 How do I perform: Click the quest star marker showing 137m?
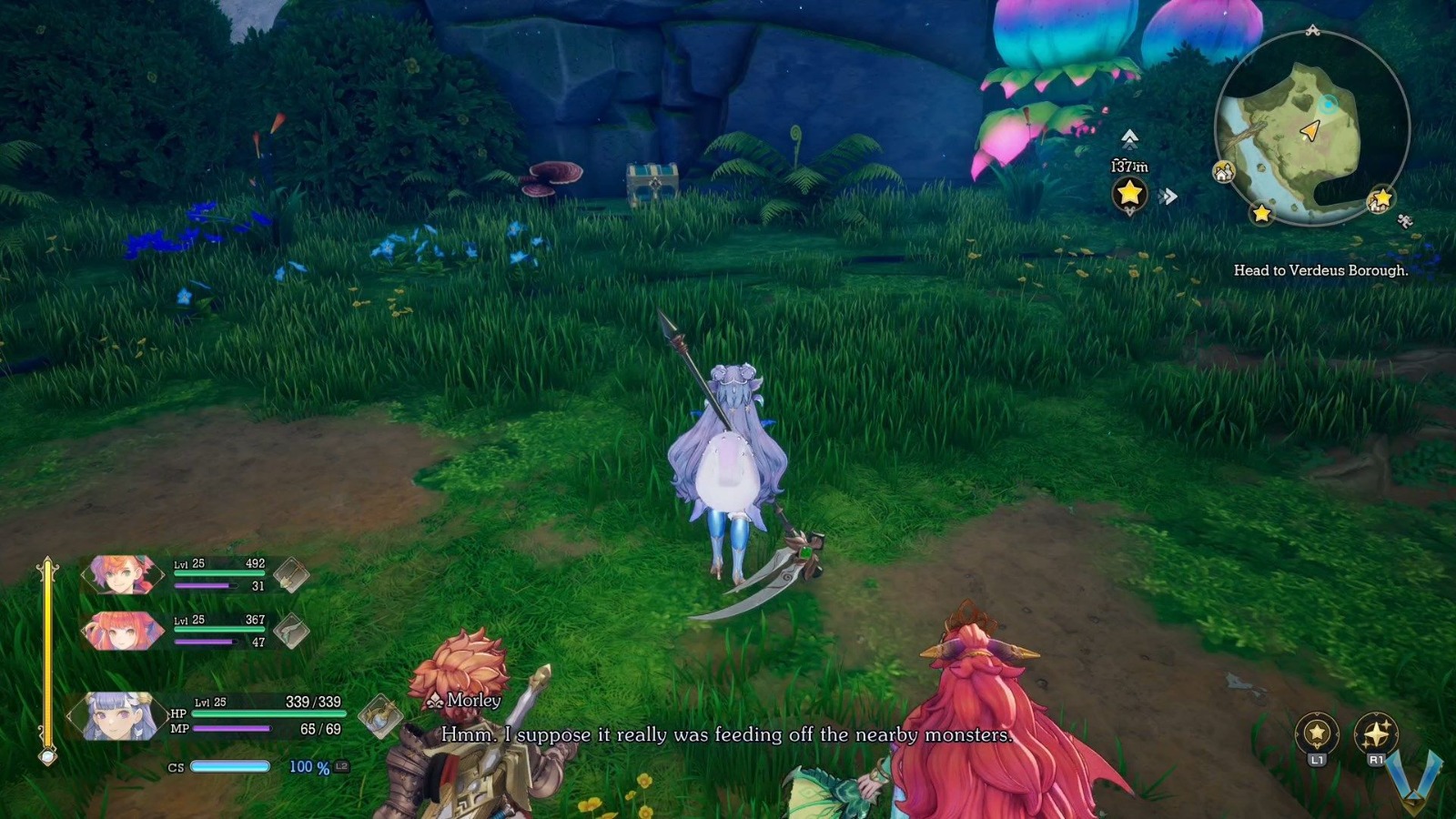point(1128,192)
